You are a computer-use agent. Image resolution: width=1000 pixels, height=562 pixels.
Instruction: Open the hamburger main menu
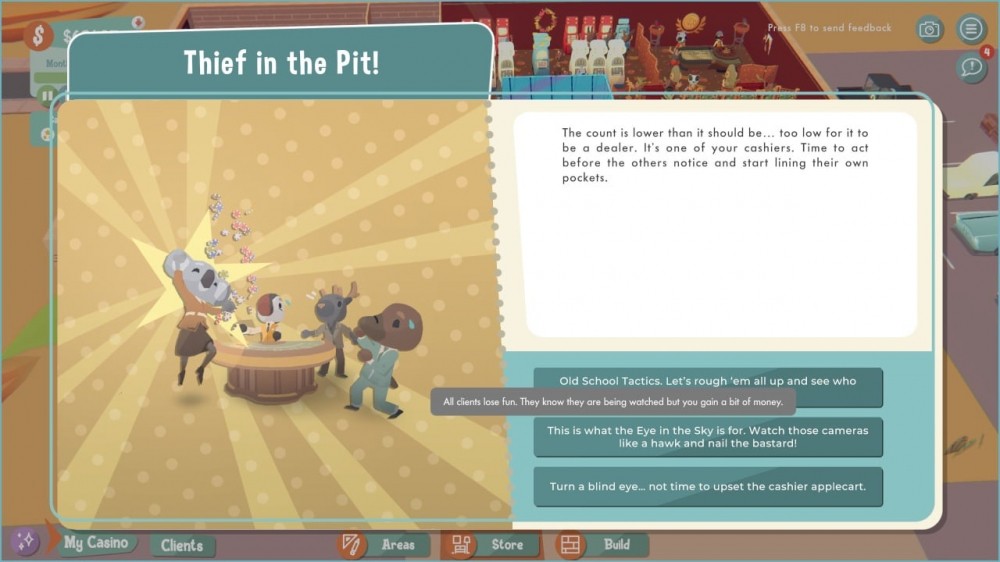click(x=970, y=29)
